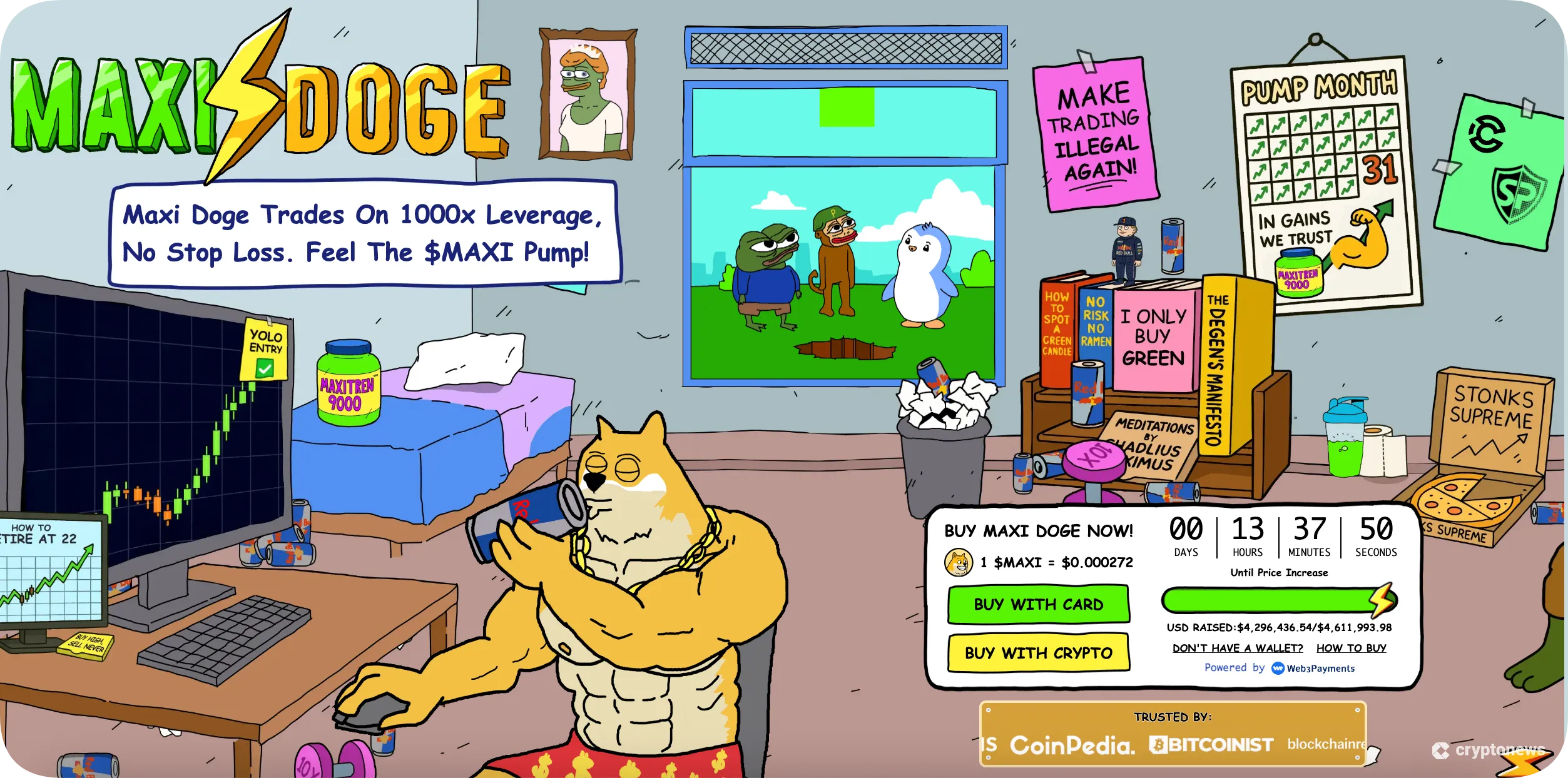
Task: Open the HOW TO BUY guide link
Action: pyautogui.click(x=1352, y=648)
